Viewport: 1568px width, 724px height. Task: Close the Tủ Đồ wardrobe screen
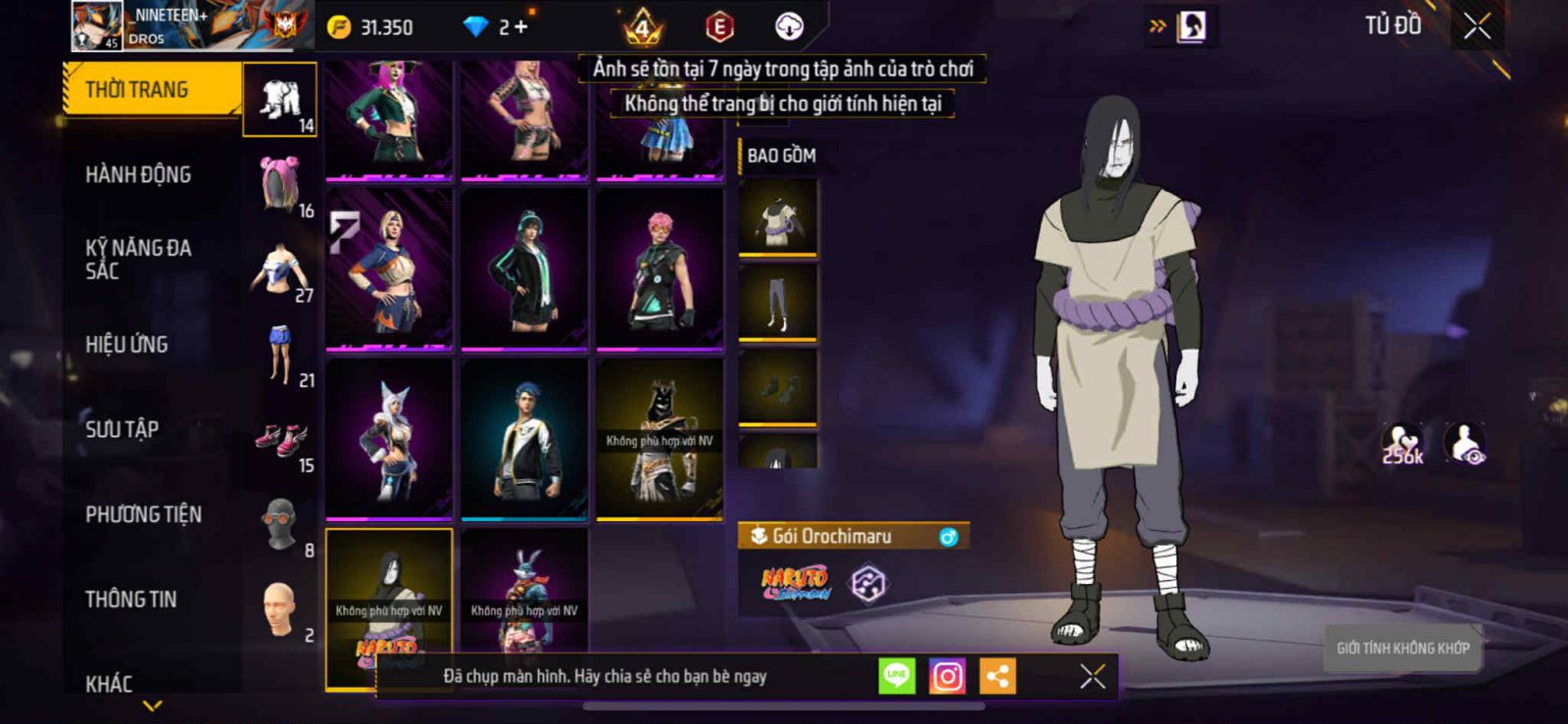[1477, 26]
